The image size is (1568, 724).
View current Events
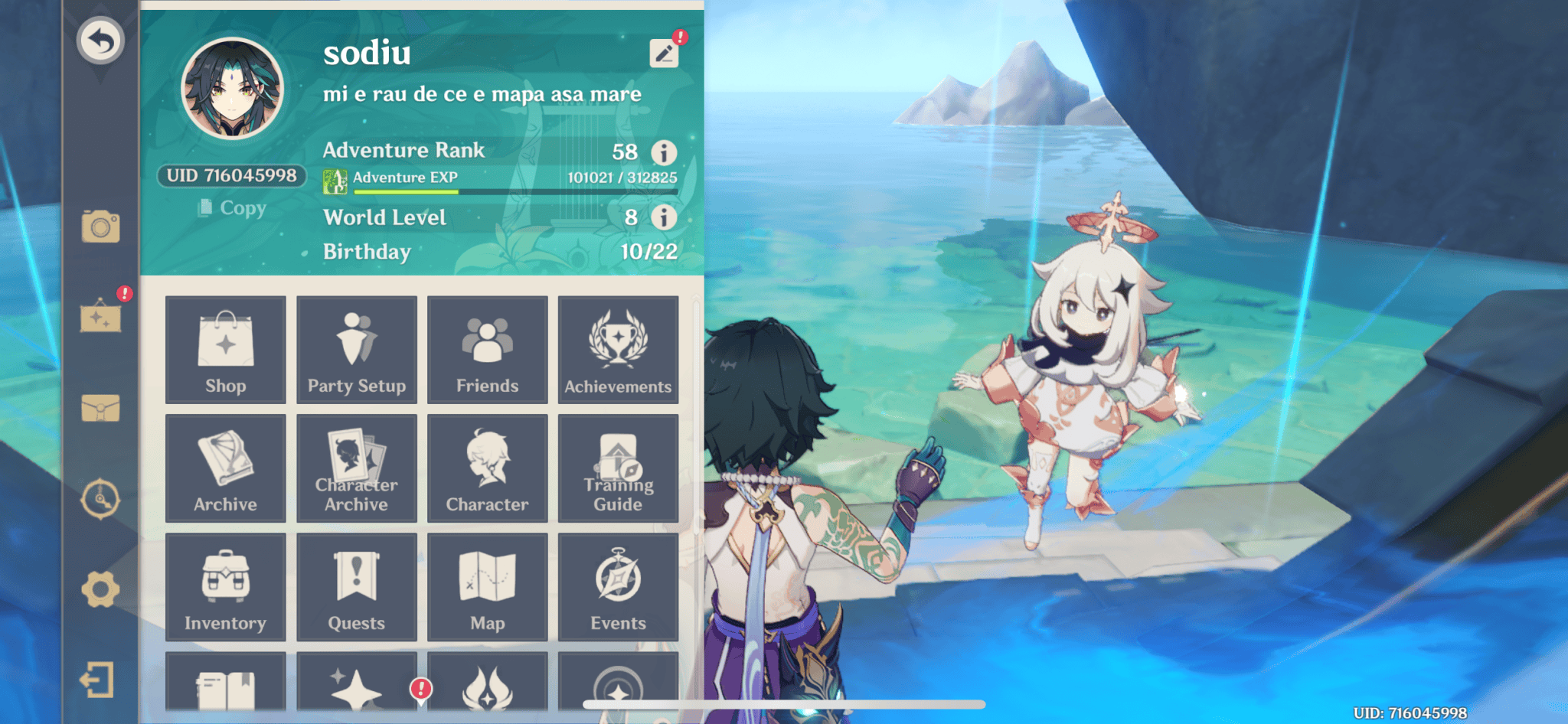click(x=618, y=586)
